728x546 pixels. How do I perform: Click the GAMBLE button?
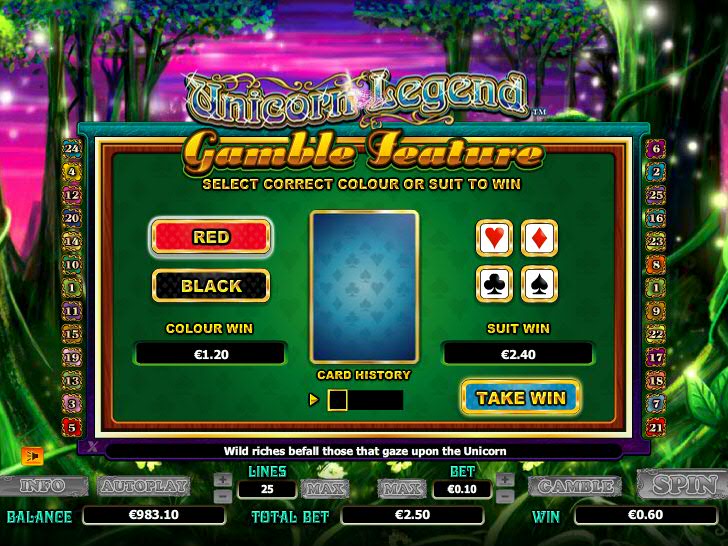click(x=574, y=486)
